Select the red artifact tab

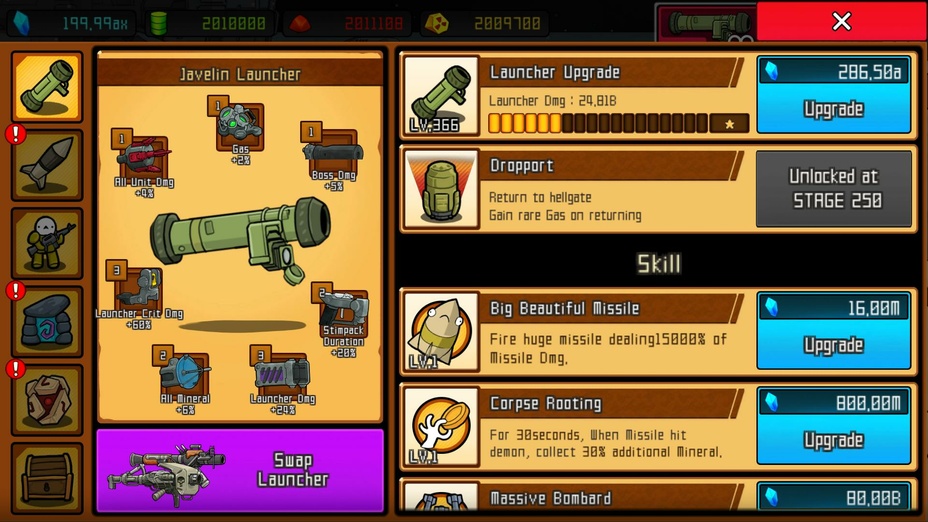tap(47, 399)
